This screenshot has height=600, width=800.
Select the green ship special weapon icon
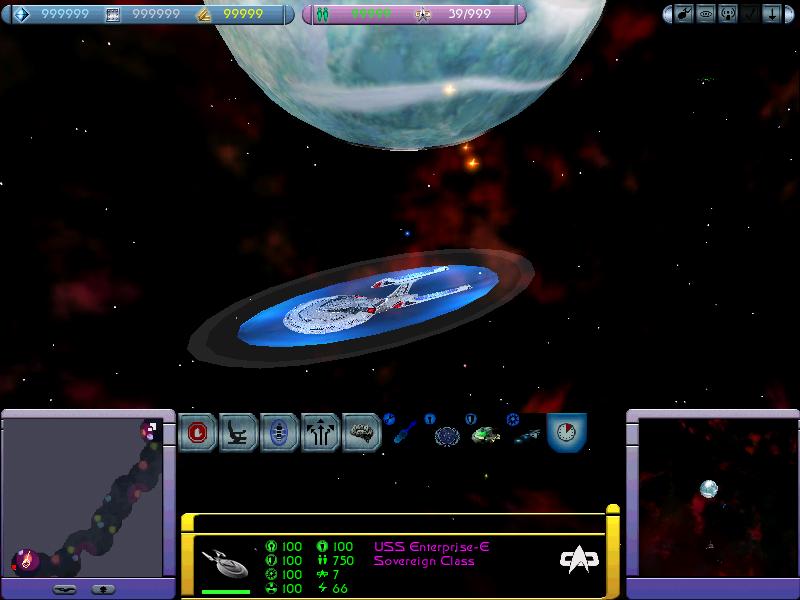pos(485,435)
